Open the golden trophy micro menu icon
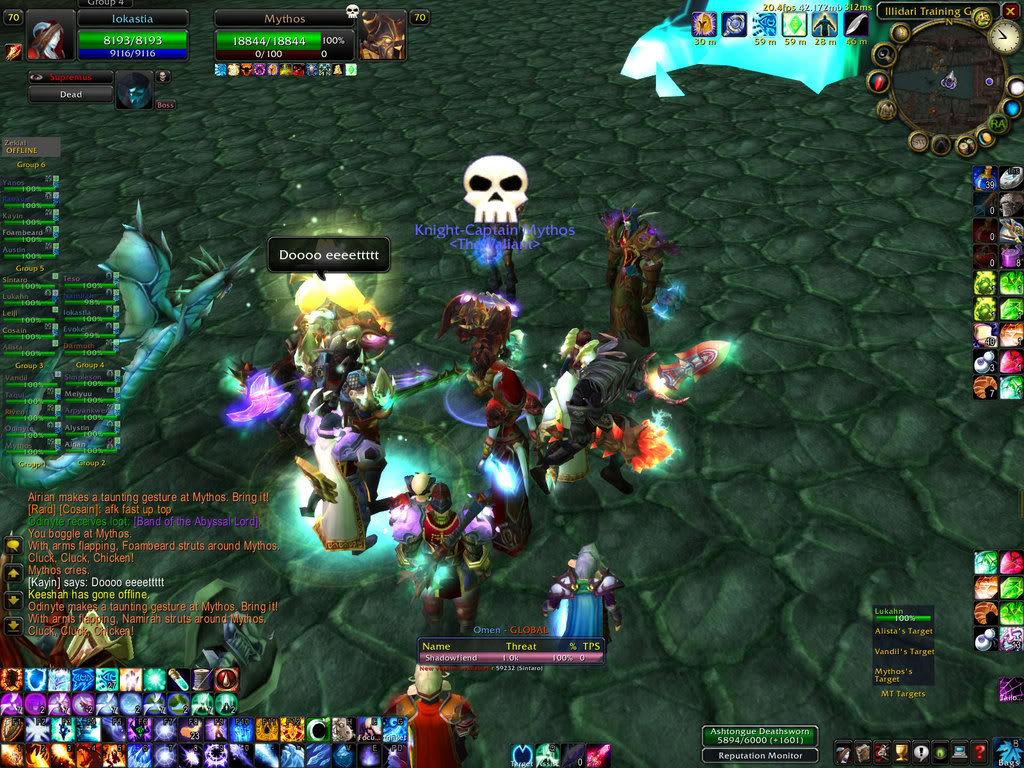Screen dimensions: 1024x768 (900, 753)
